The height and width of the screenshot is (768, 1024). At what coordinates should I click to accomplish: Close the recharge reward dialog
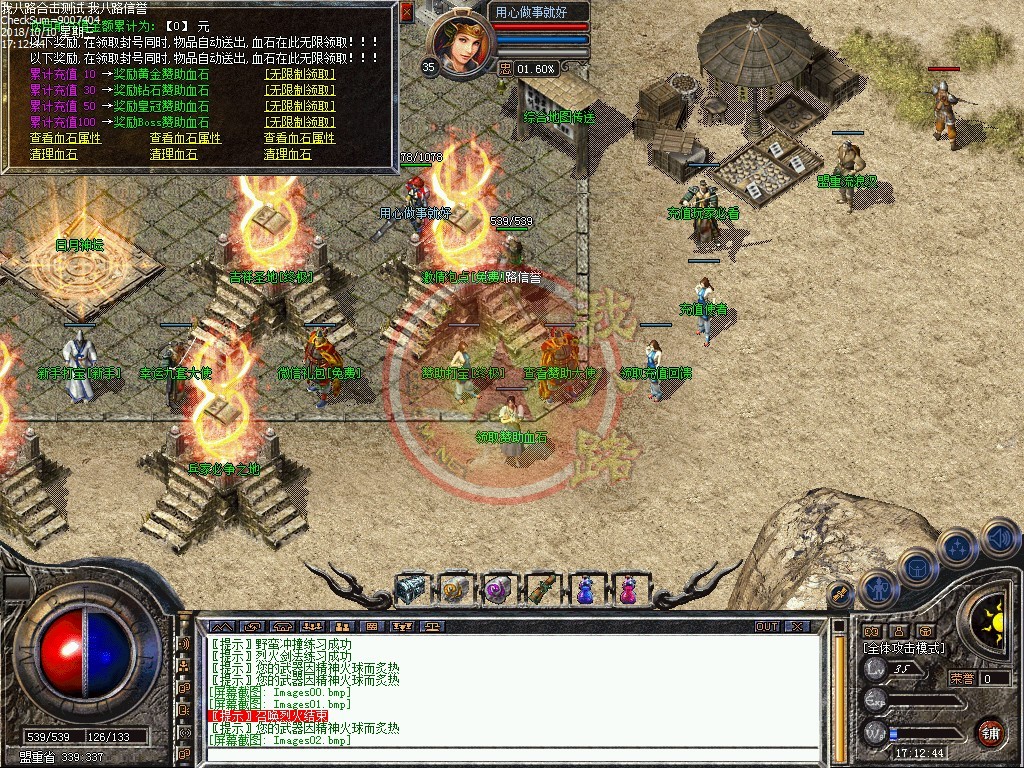pyautogui.click(x=406, y=12)
